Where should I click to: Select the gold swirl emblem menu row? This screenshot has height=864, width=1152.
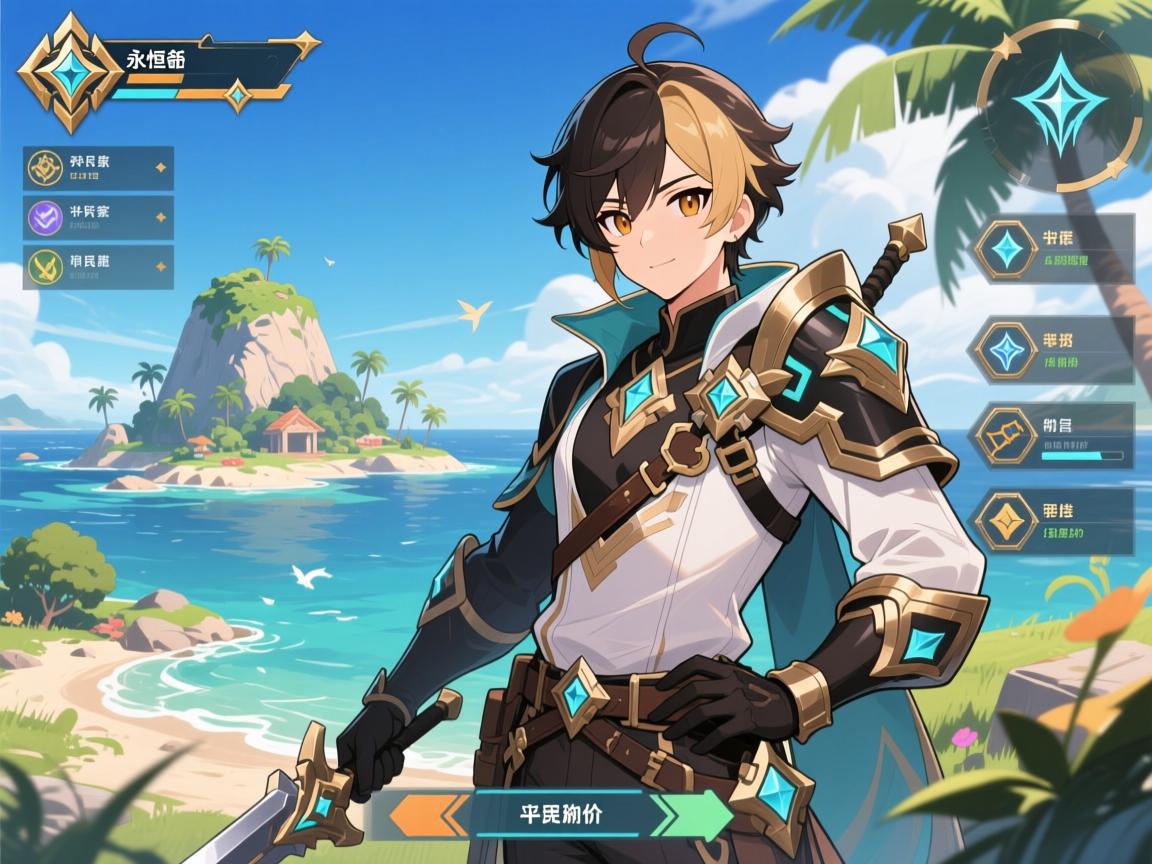click(x=98, y=168)
